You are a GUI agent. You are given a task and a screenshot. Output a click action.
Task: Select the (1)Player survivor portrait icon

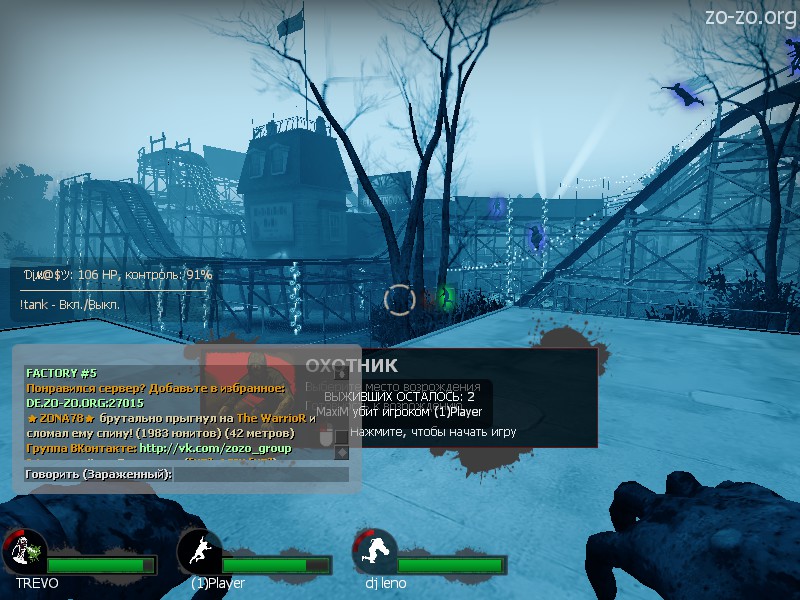pos(199,551)
